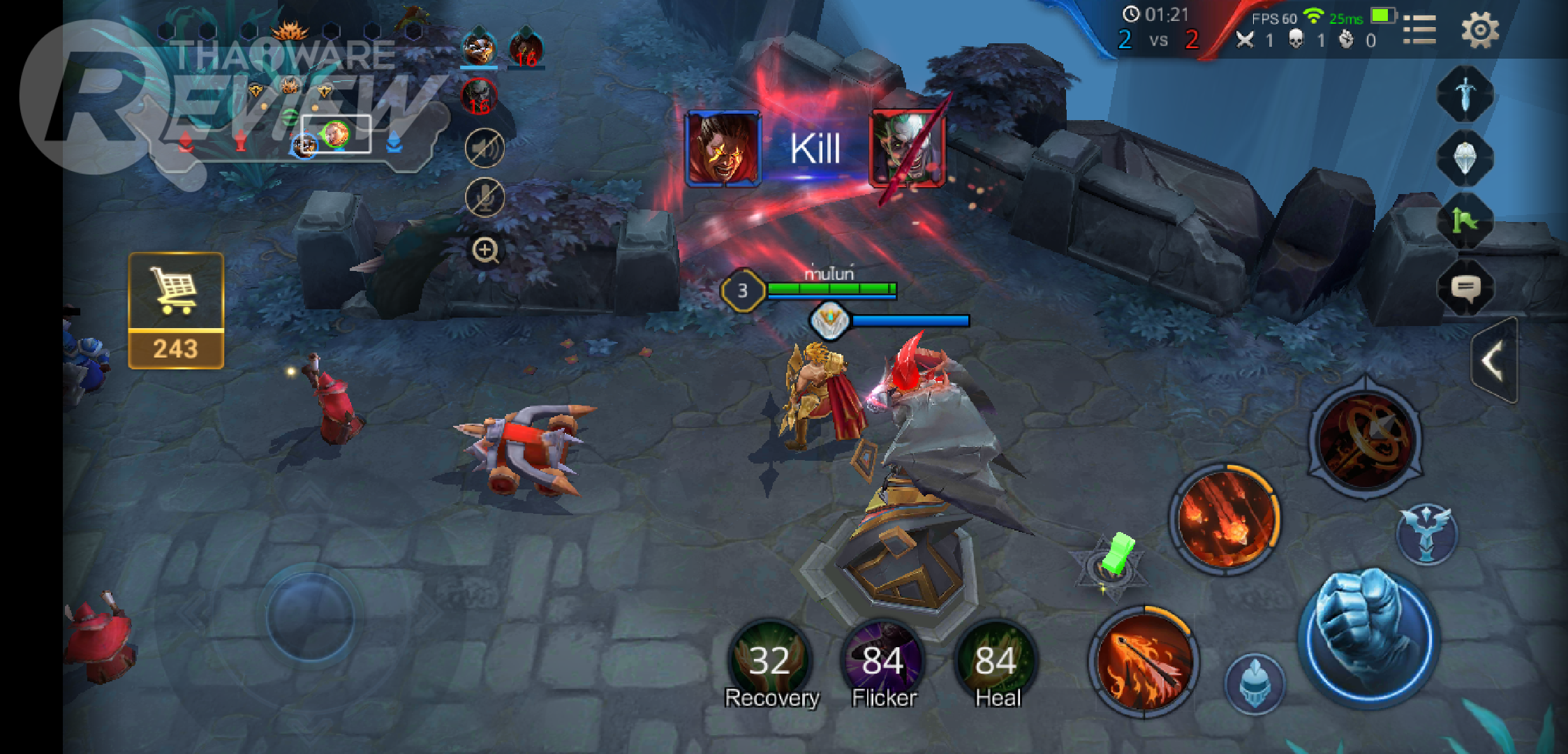This screenshot has width=1568, height=754.
Task: Send the green flag gather signal
Action: pyautogui.click(x=1465, y=222)
